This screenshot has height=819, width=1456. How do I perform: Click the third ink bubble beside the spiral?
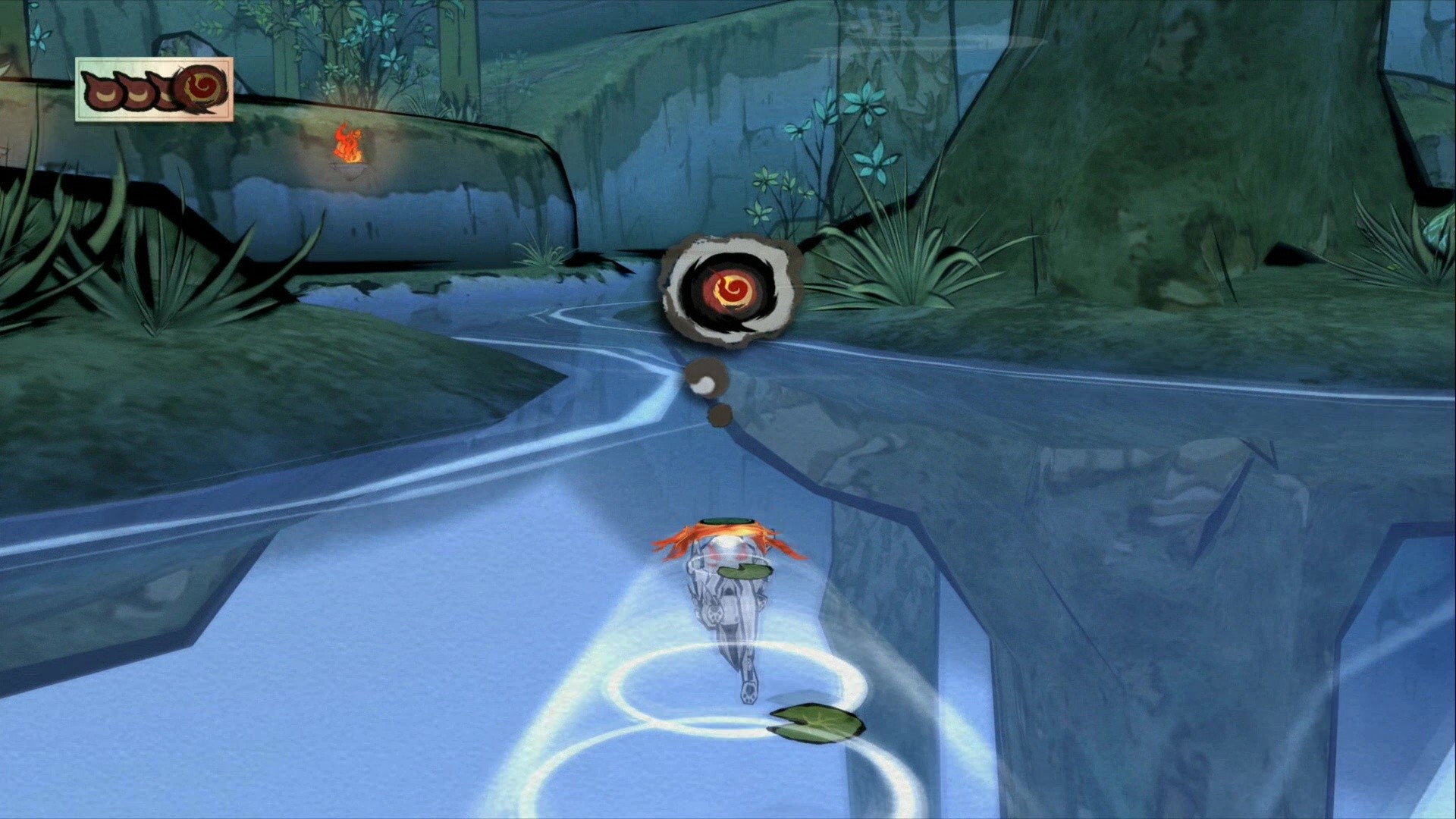(163, 91)
